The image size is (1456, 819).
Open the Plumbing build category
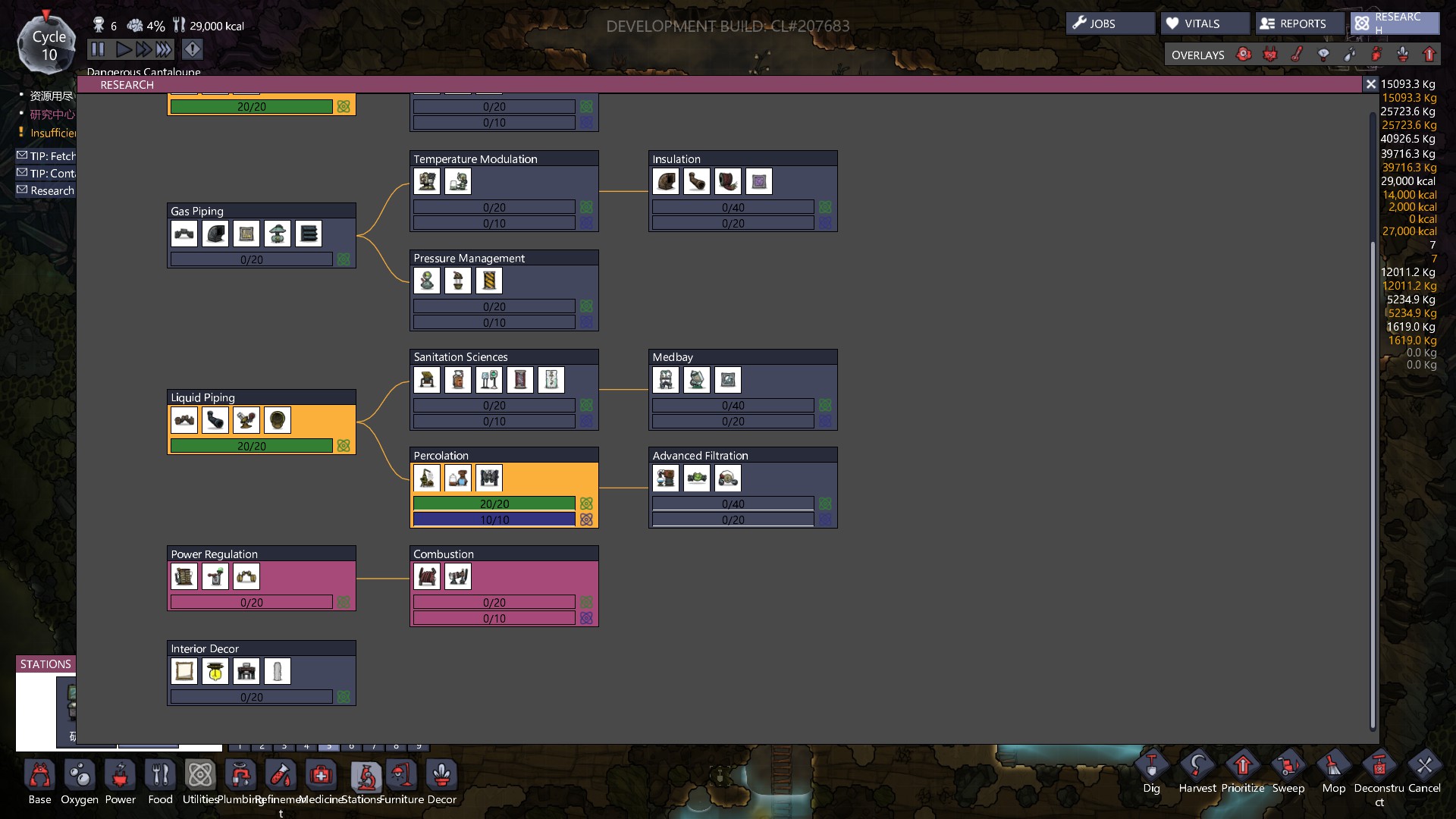pyautogui.click(x=239, y=776)
